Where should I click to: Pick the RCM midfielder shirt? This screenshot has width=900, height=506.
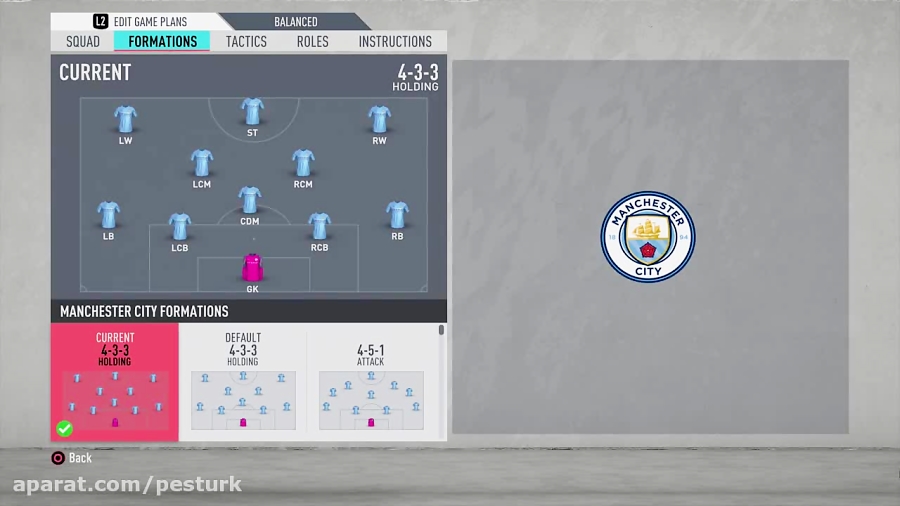click(303, 162)
